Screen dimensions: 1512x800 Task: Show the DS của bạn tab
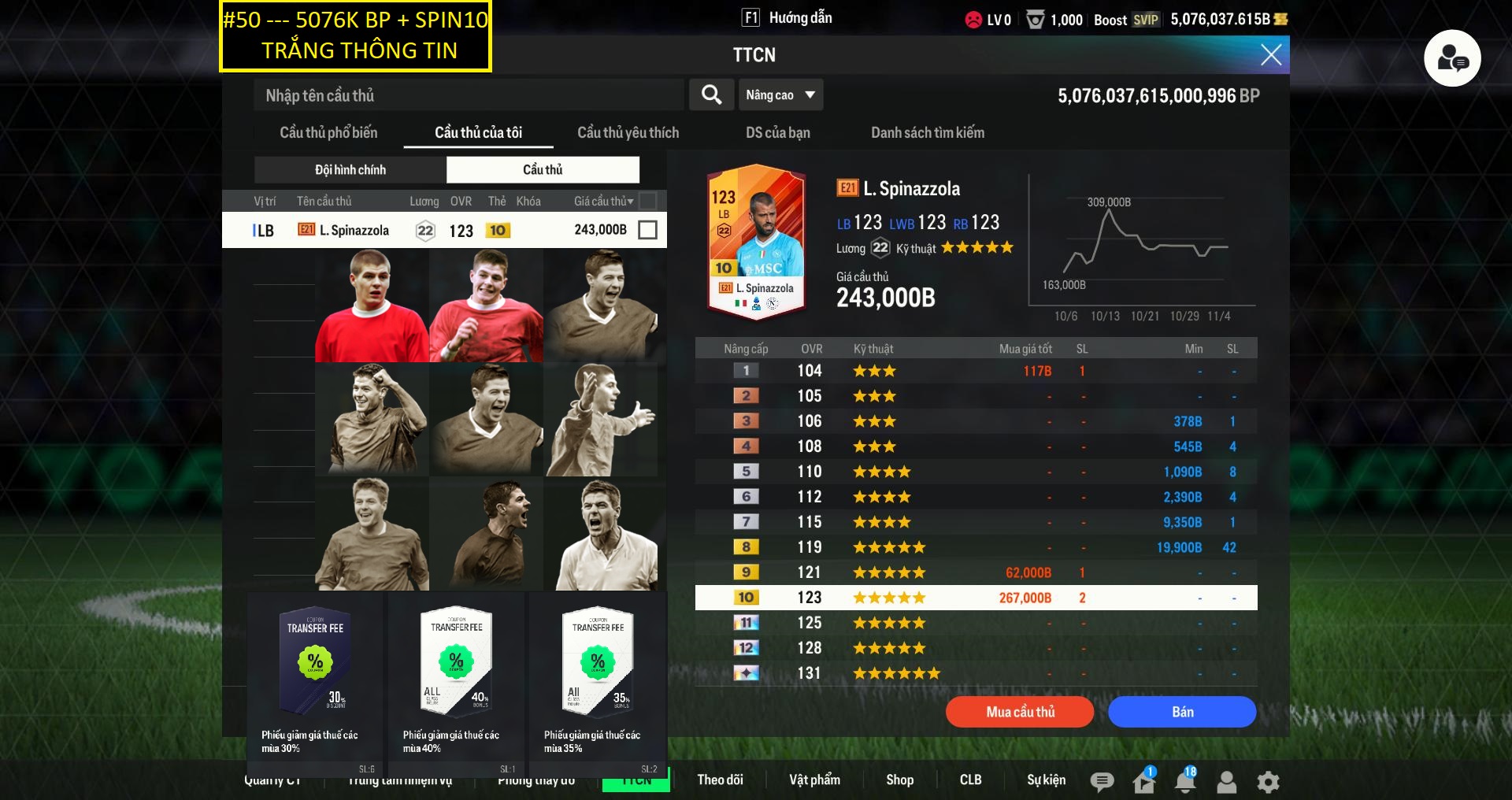pos(777,132)
